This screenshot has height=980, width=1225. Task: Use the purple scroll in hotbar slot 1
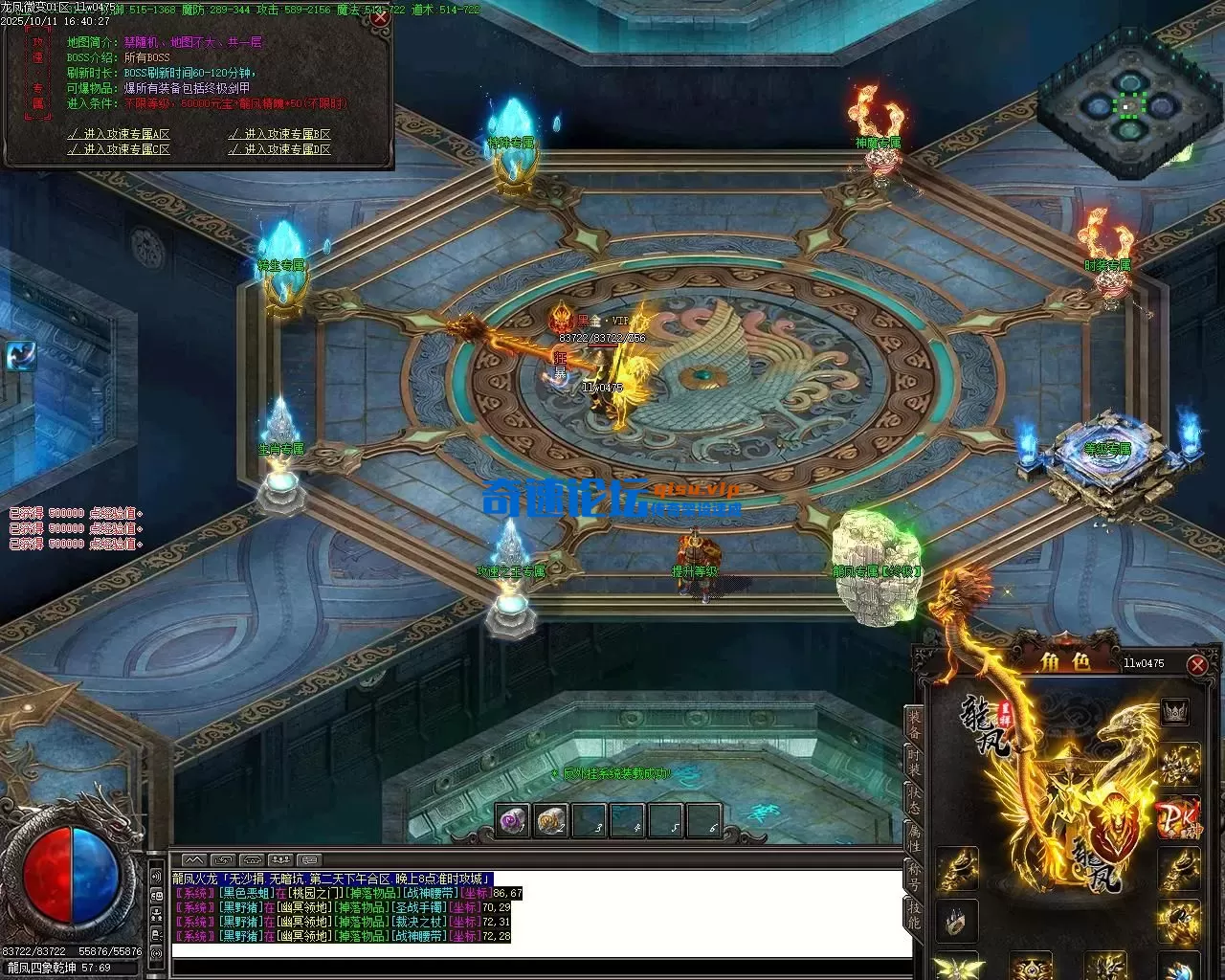[x=513, y=820]
